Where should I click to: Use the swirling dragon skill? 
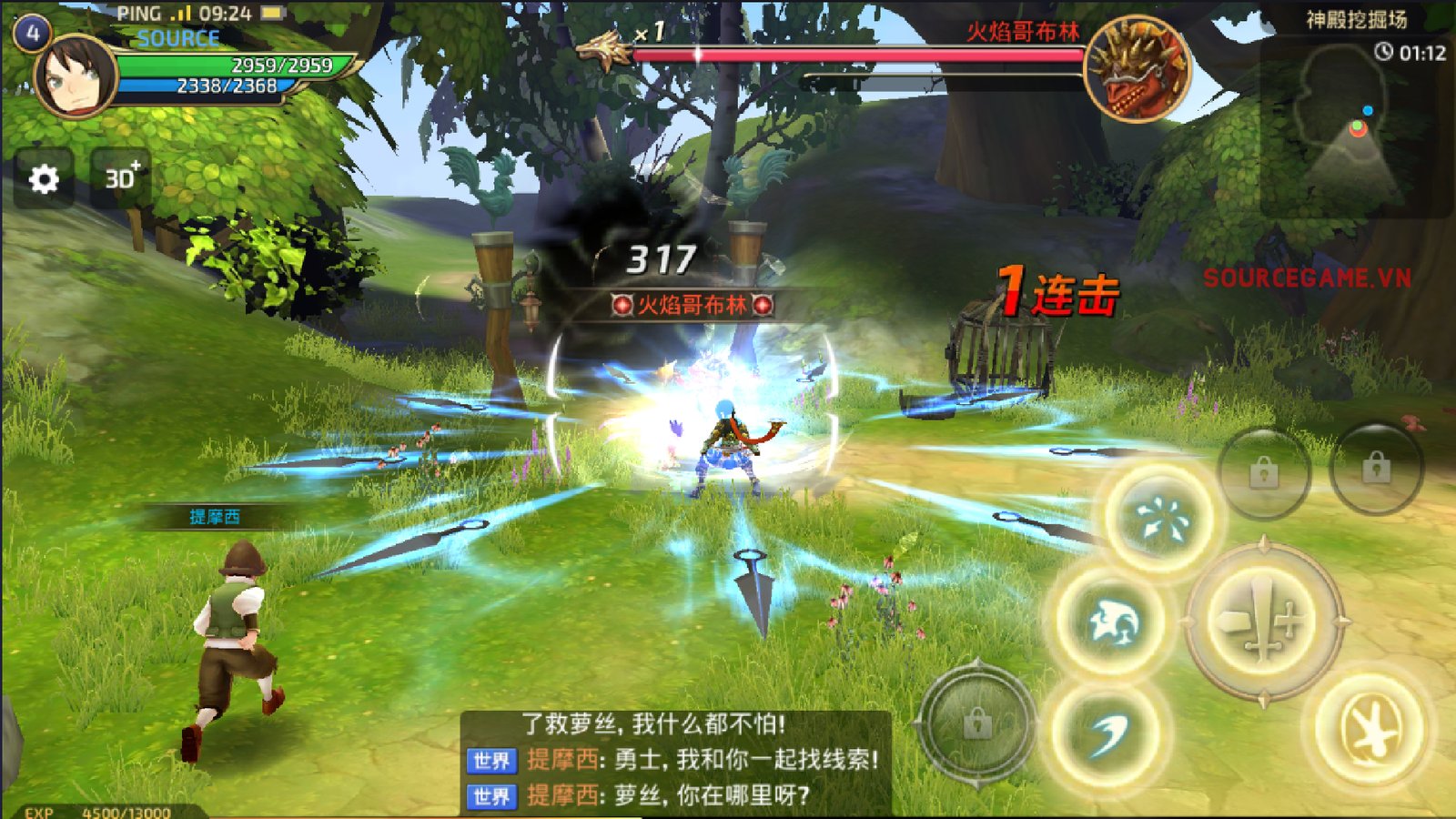click(x=1111, y=623)
